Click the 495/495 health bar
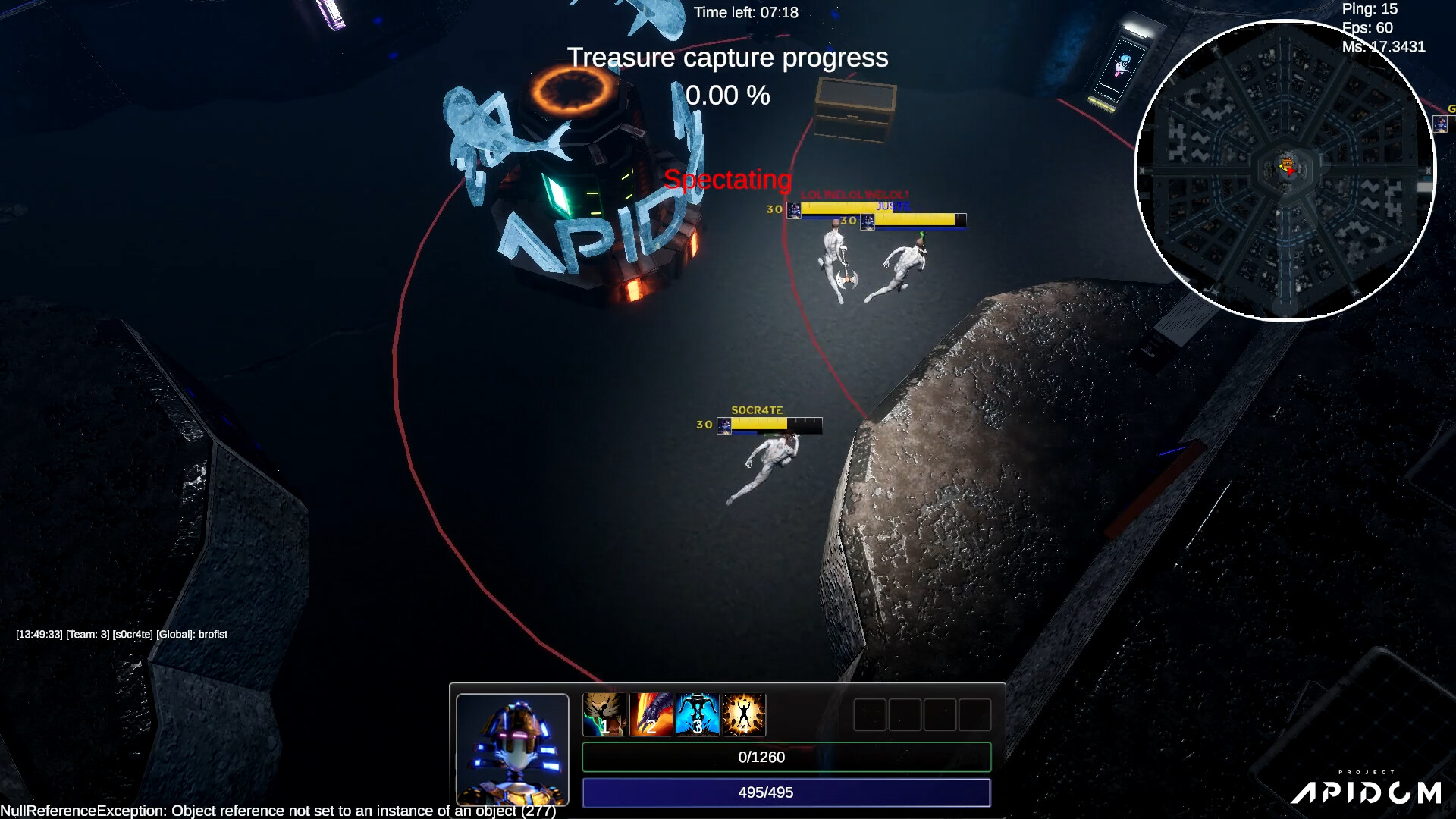1456x819 pixels. coord(786,792)
